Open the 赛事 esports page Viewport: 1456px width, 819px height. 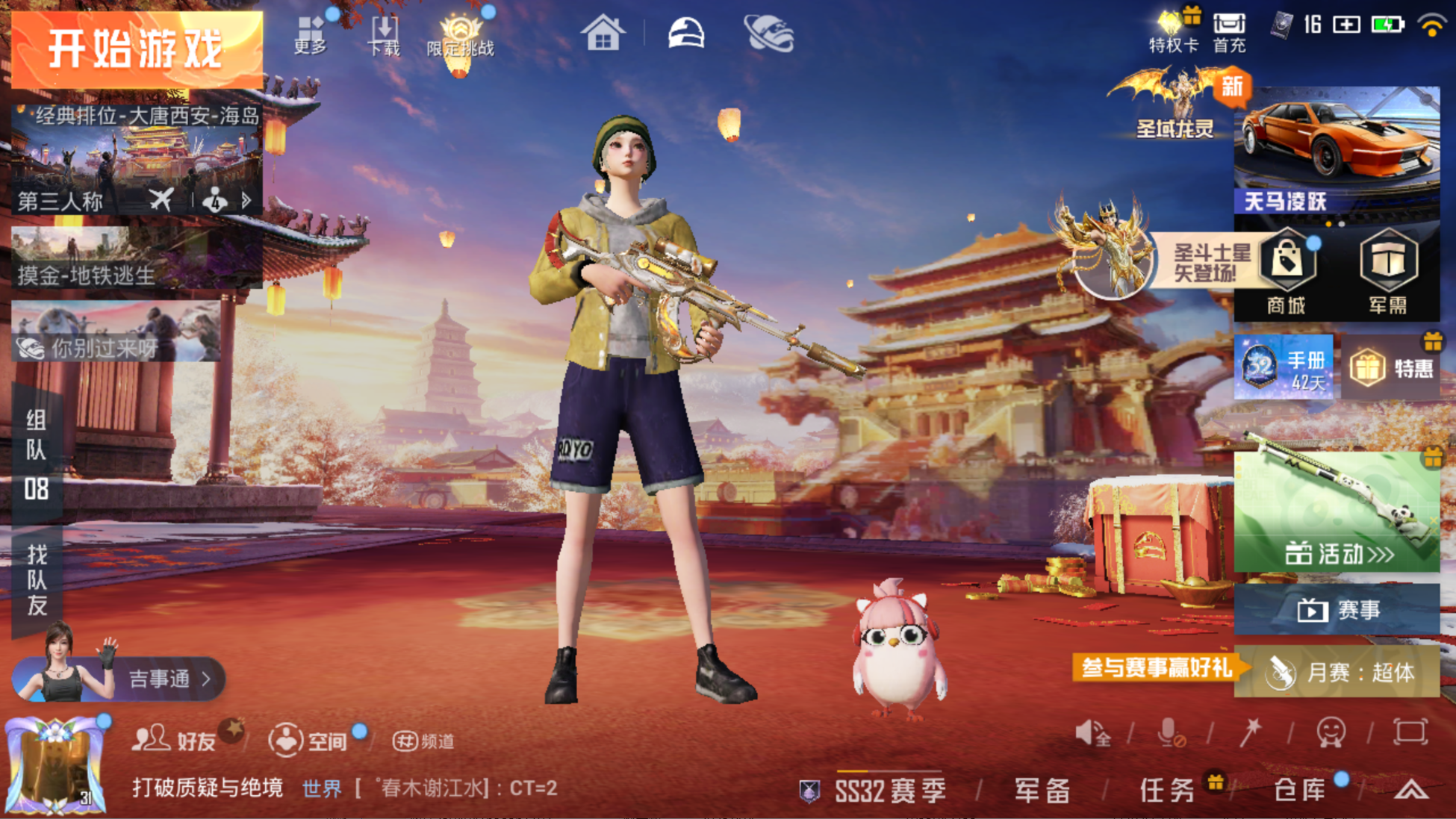point(1337,610)
